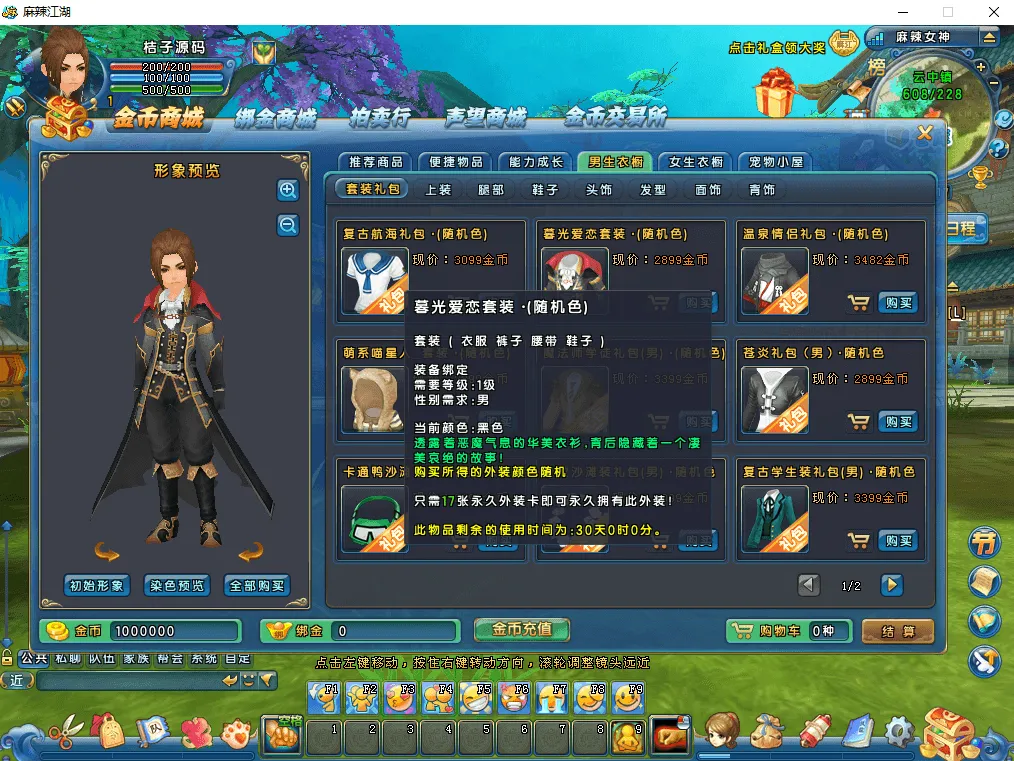
Task: Switch to the 绑金商城 shop tab
Action: tap(276, 118)
